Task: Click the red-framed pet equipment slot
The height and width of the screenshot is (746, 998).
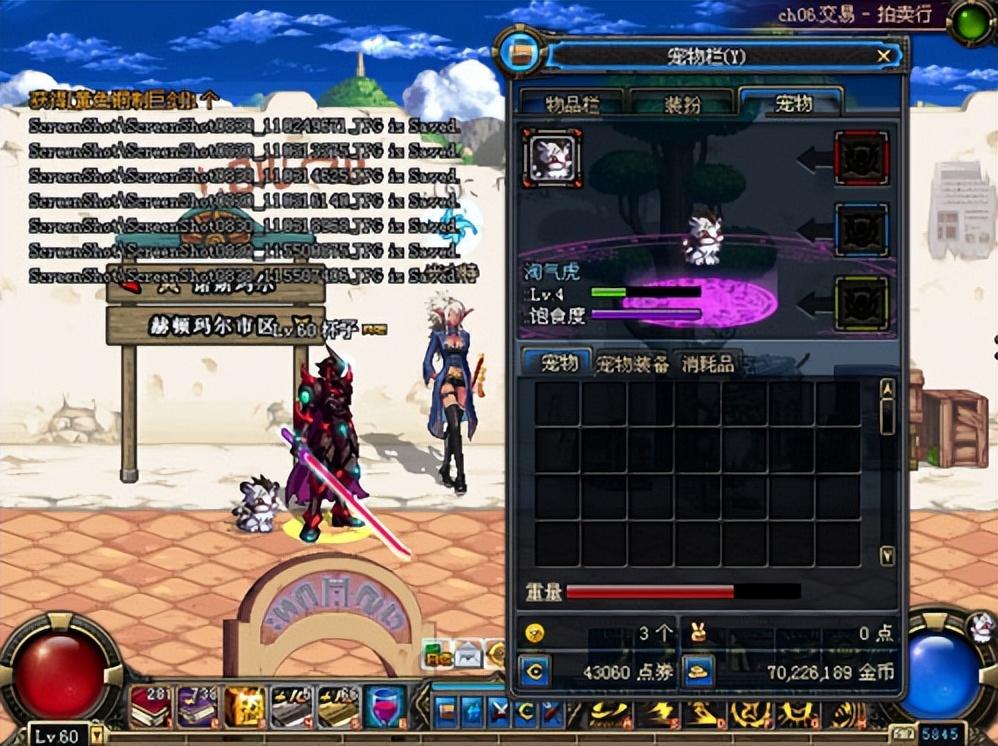Action: [861, 158]
